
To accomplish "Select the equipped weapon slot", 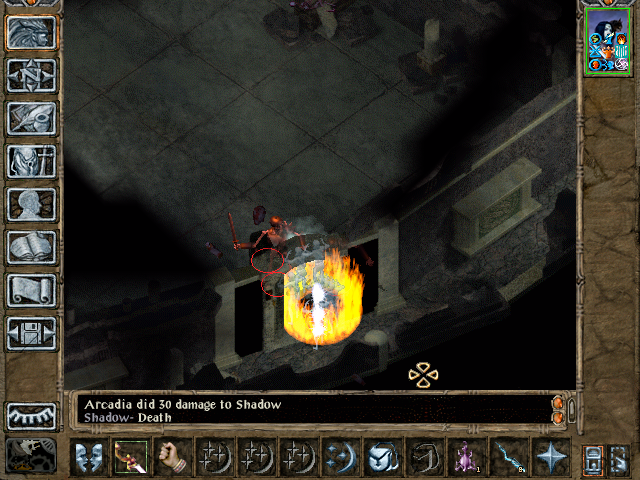I will 131,457.
